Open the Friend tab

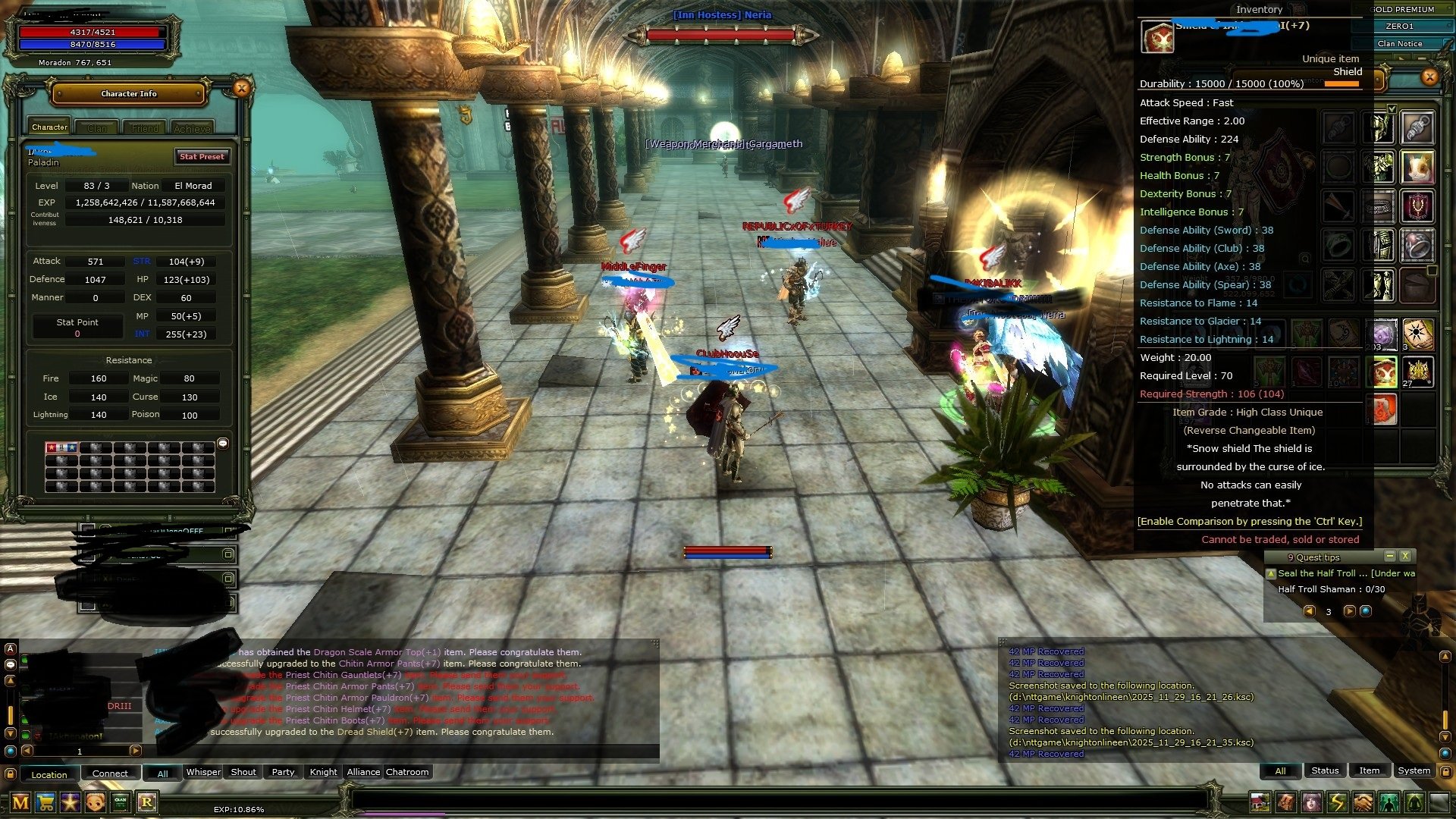coord(145,128)
